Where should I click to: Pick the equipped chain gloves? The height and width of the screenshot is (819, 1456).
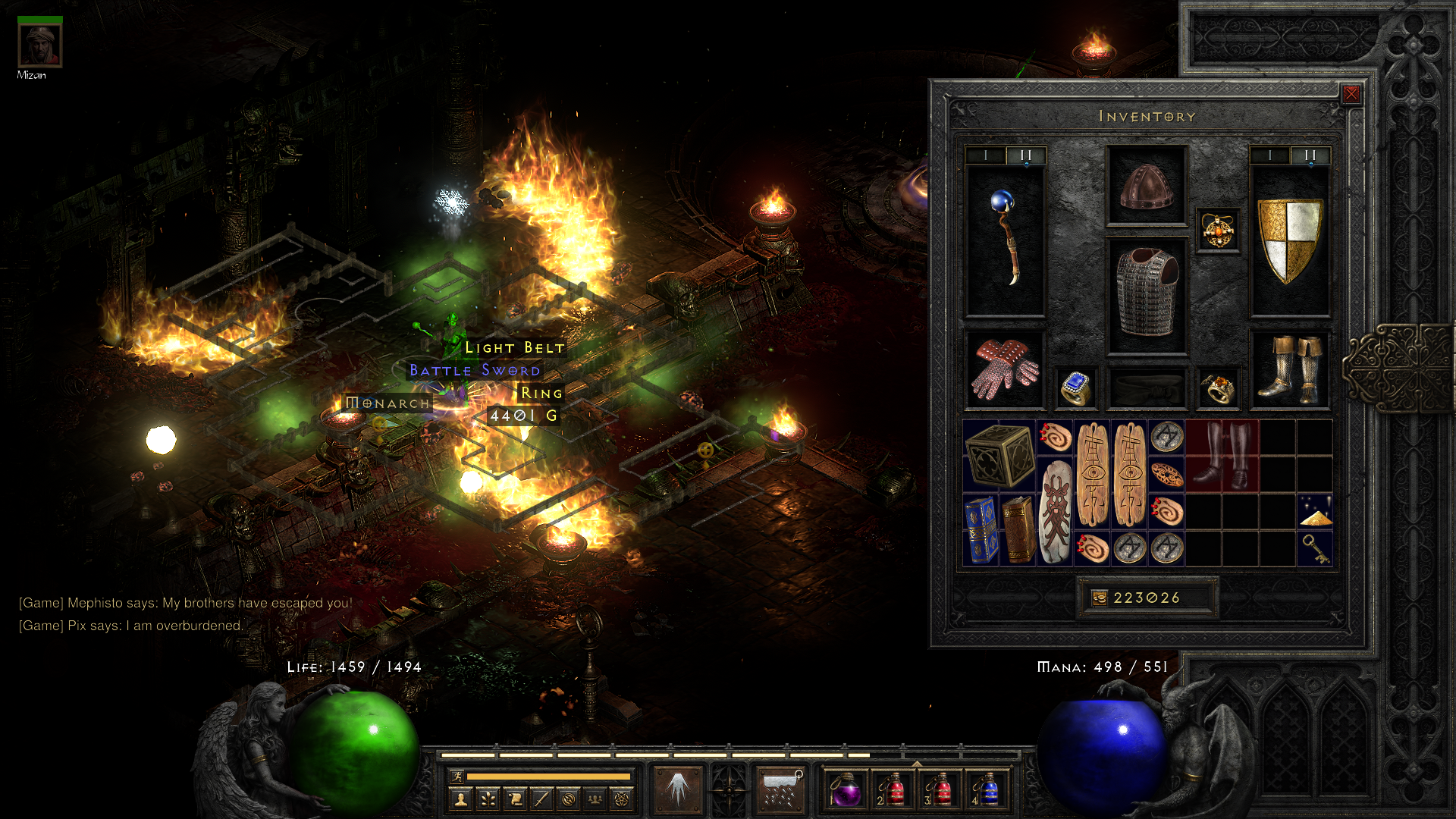click(1005, 369)
